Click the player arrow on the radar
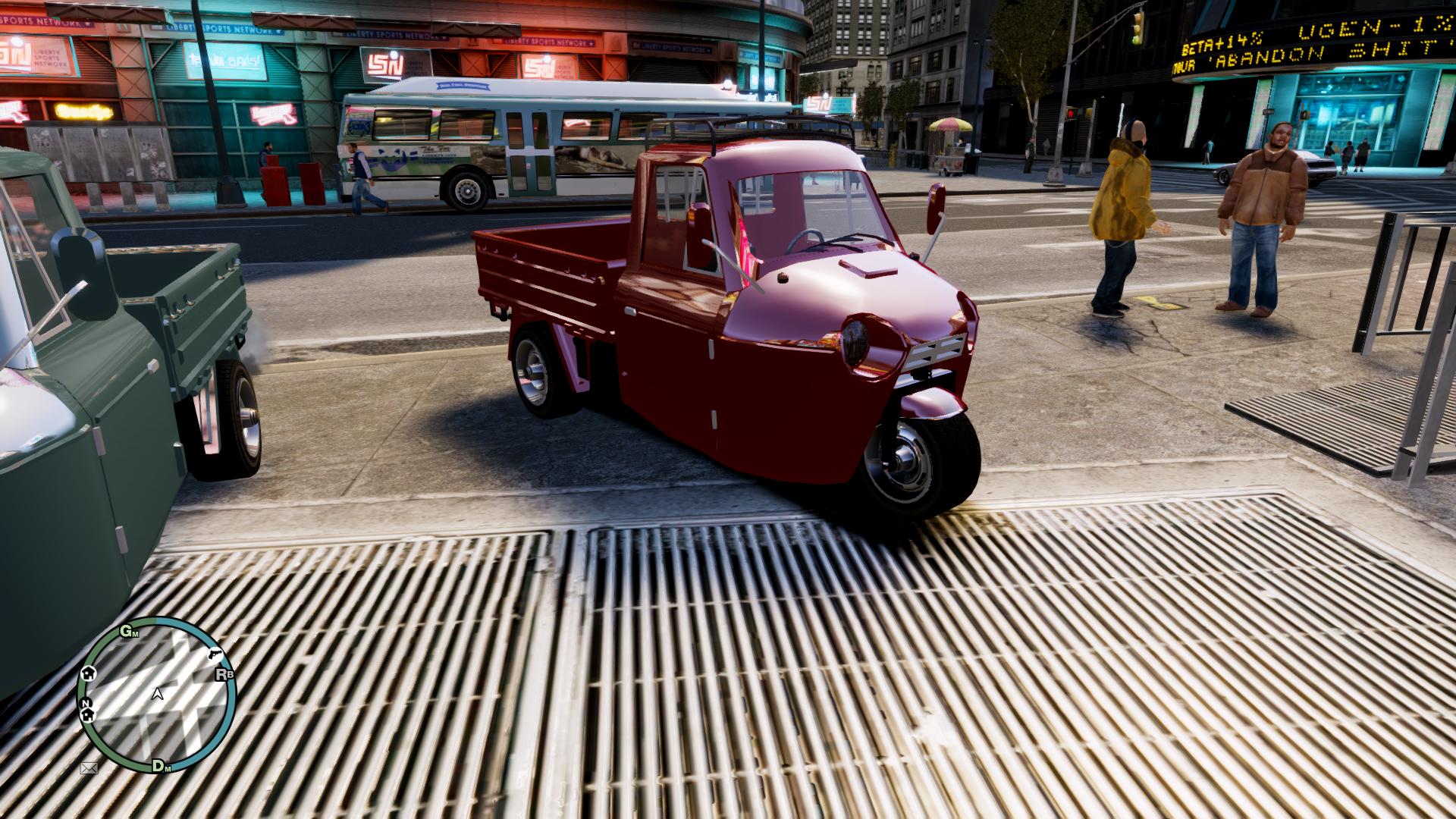The width and height of the screenshot is (1456, 819). tap(158, 693)
